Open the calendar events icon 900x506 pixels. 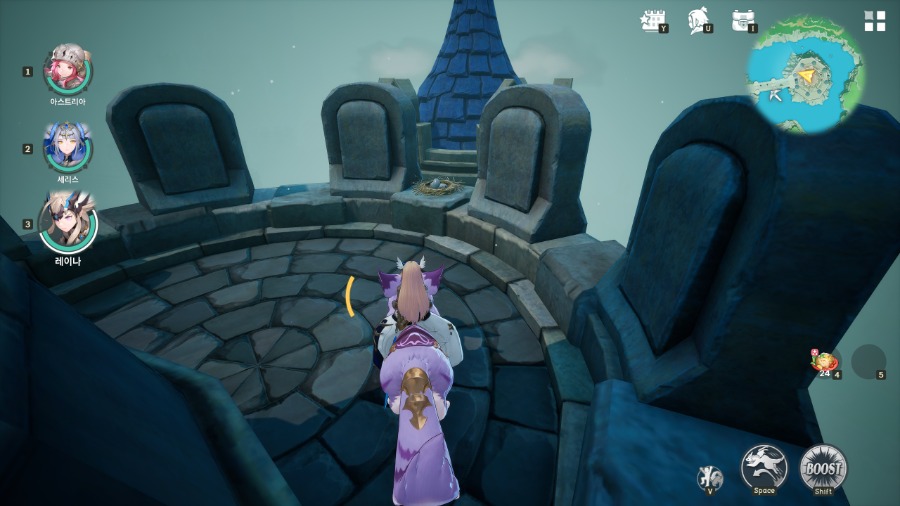coord(653,20)
